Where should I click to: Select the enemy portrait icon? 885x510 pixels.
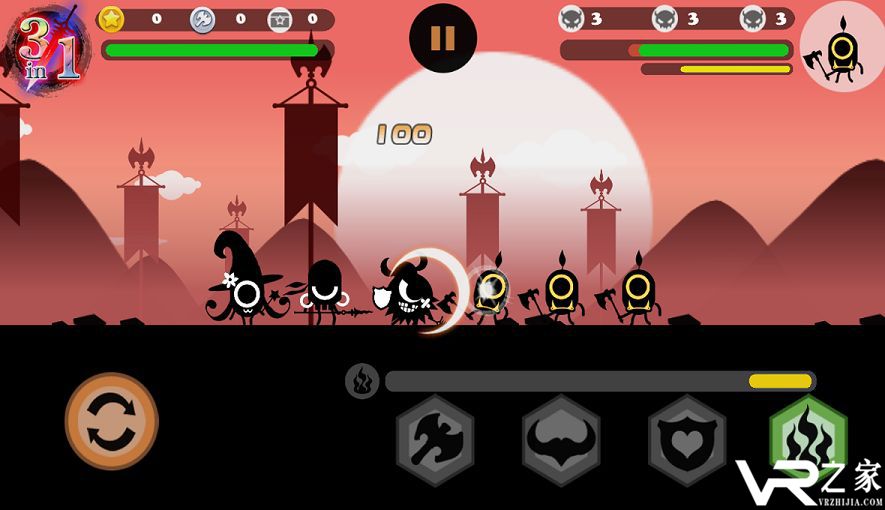coord(841,46)
